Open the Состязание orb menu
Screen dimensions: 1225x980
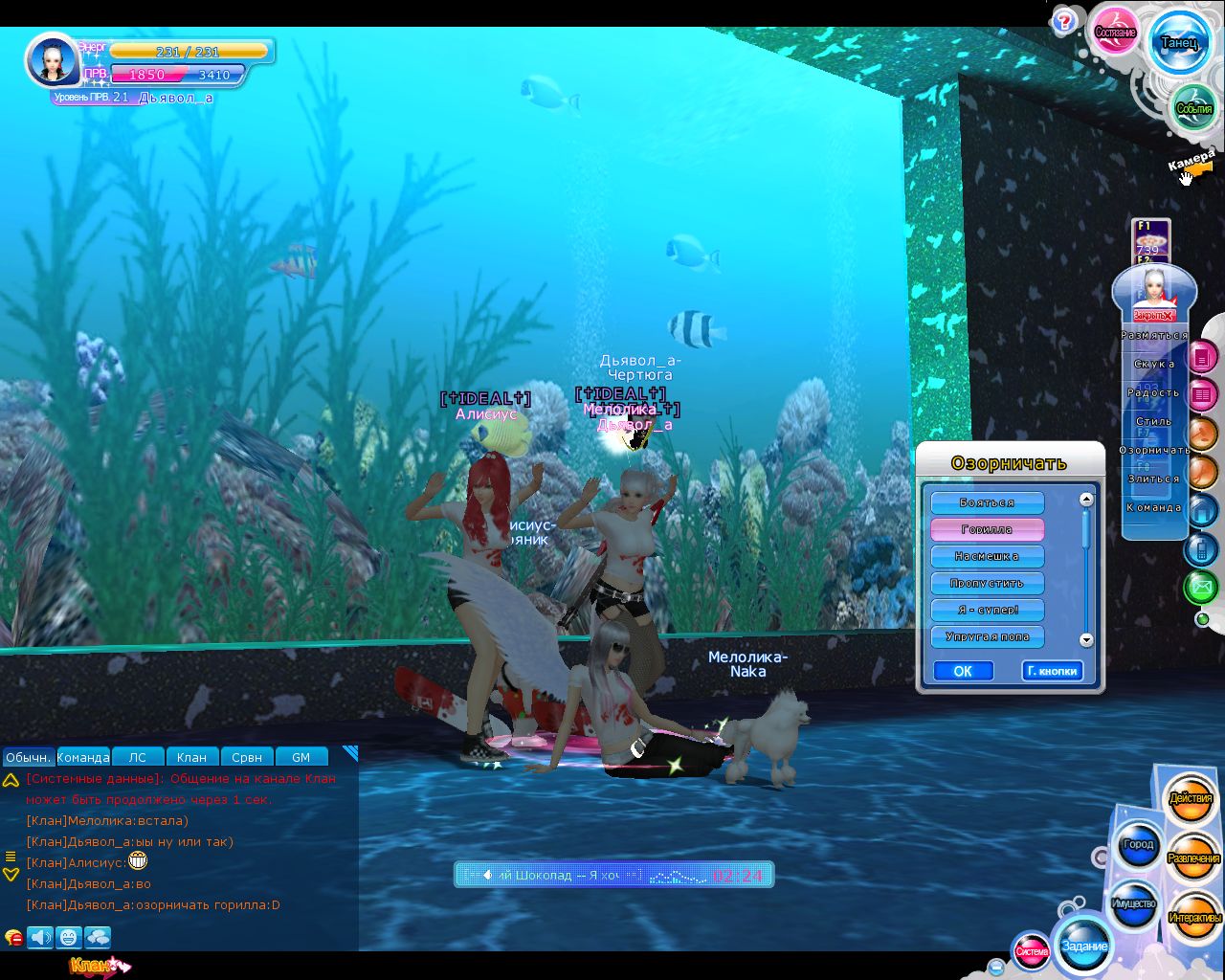tap(1115, 33)
